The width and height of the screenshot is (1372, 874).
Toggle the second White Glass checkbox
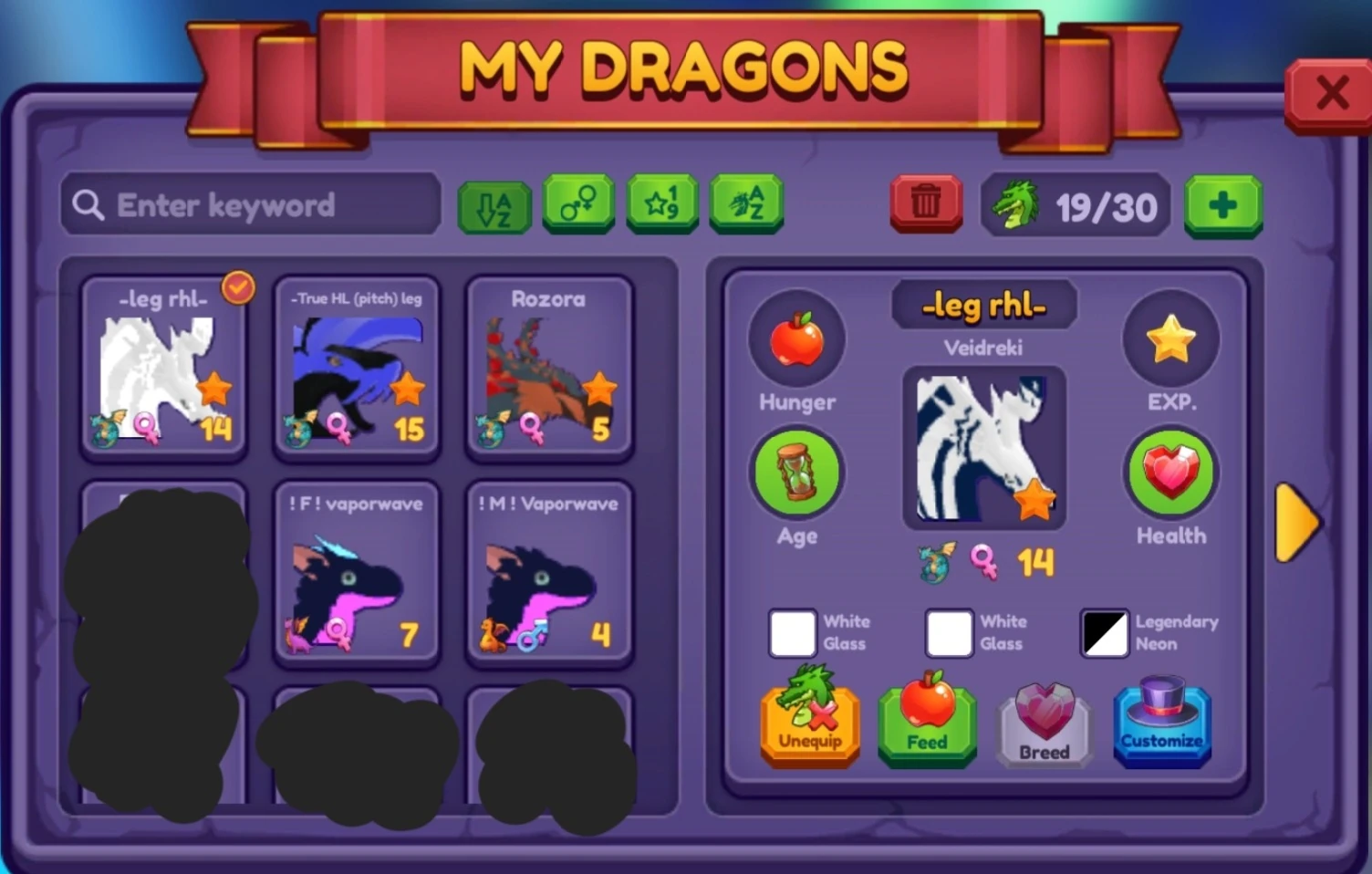949,633
